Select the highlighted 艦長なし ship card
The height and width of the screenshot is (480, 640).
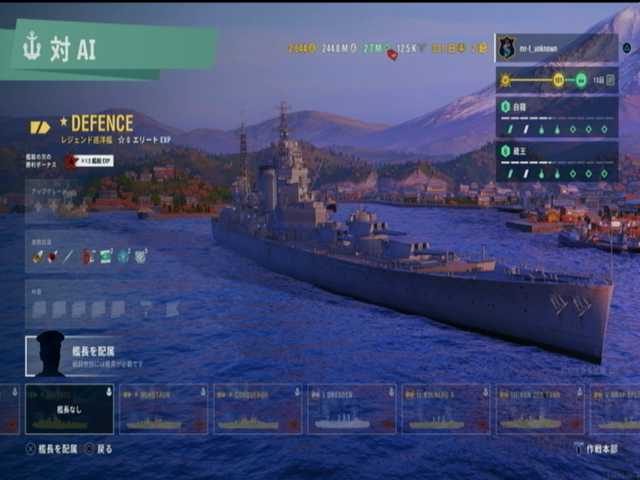click(69, 410)
